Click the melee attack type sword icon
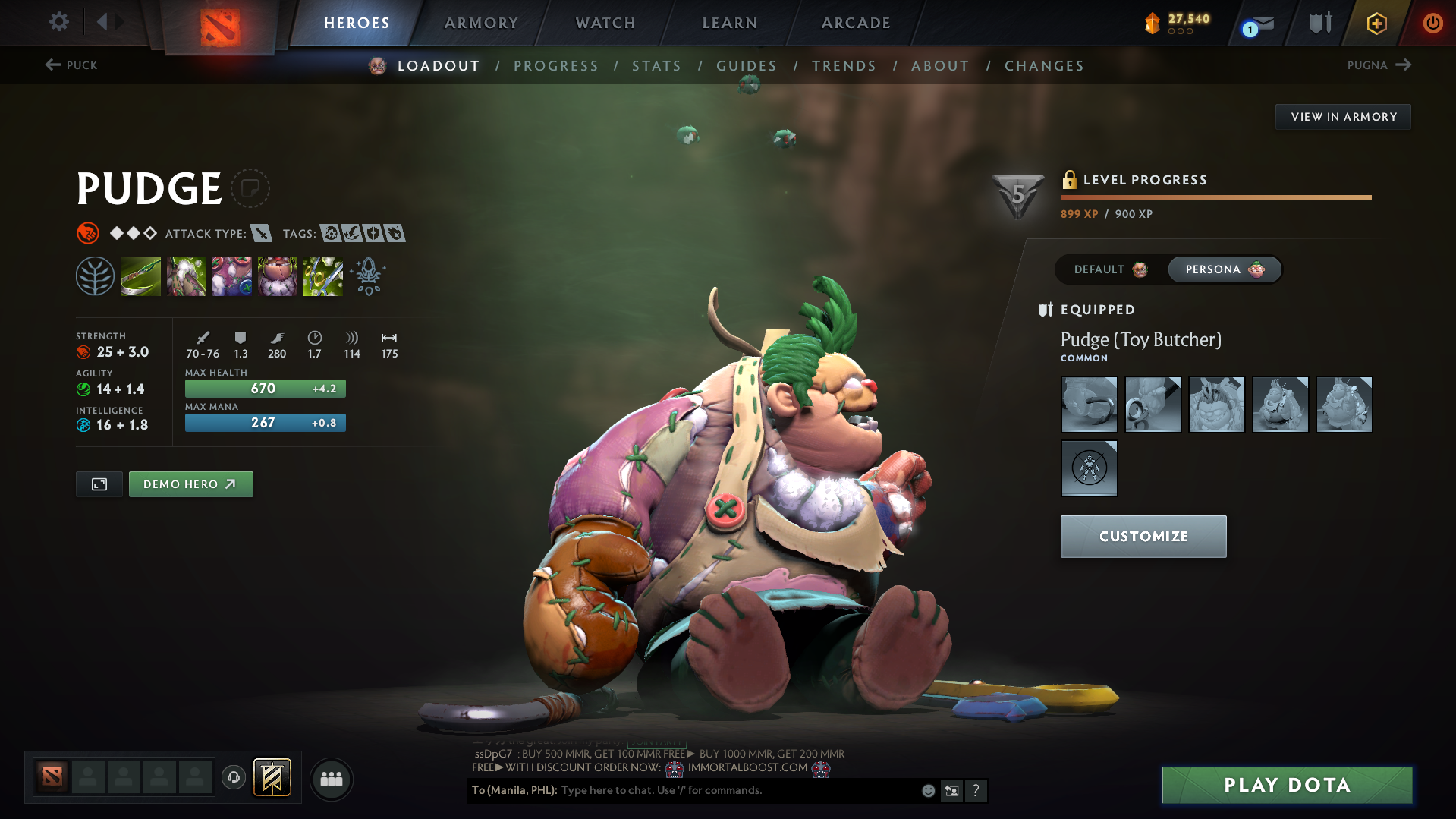This screenshot has height=819, width=1456. [x=262, y=233]
